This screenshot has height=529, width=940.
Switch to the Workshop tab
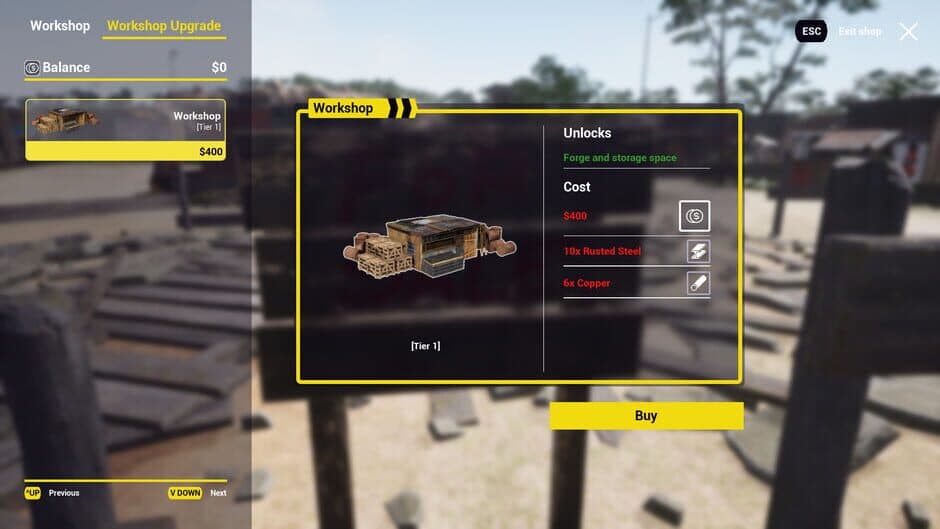pyautogui.click(x=60, y=26)
